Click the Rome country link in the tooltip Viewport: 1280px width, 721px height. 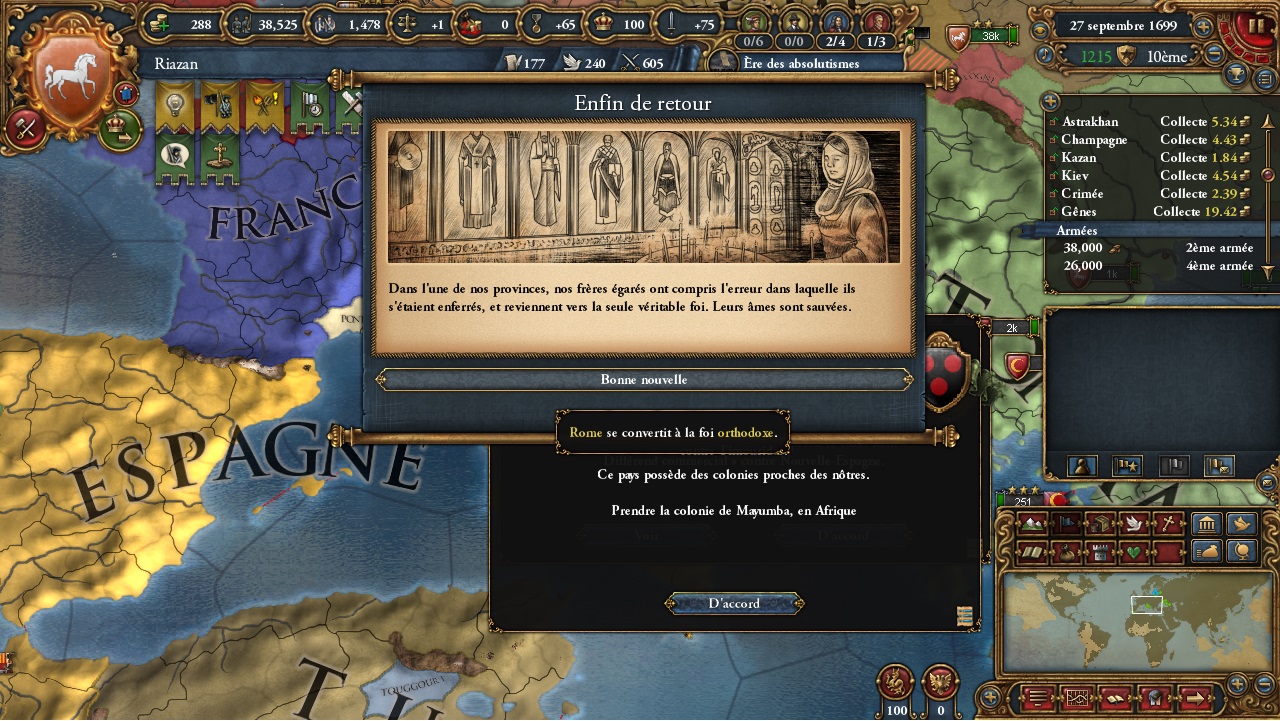[x=584, y=432]
